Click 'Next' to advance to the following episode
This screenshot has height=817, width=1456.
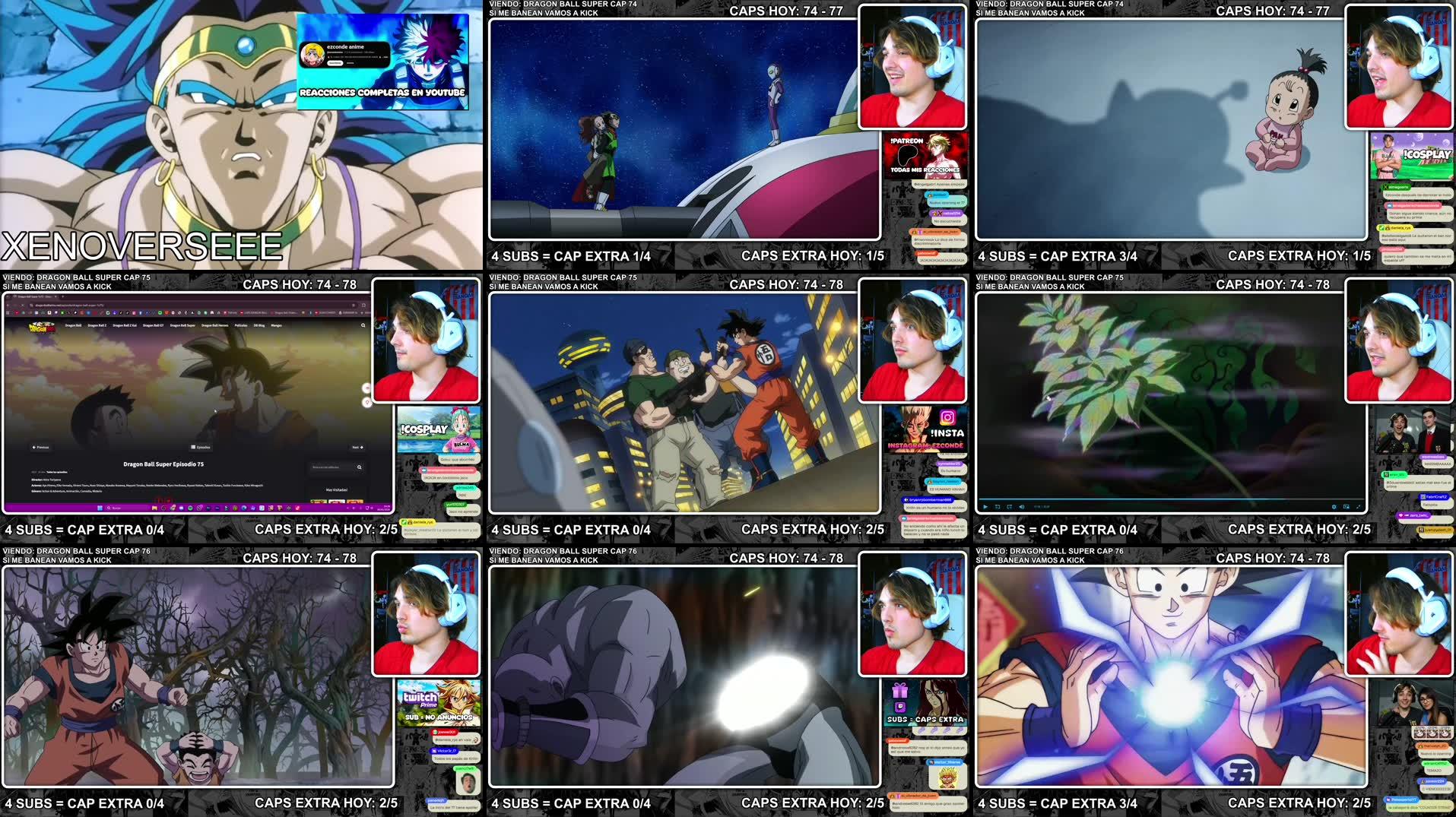357,448
